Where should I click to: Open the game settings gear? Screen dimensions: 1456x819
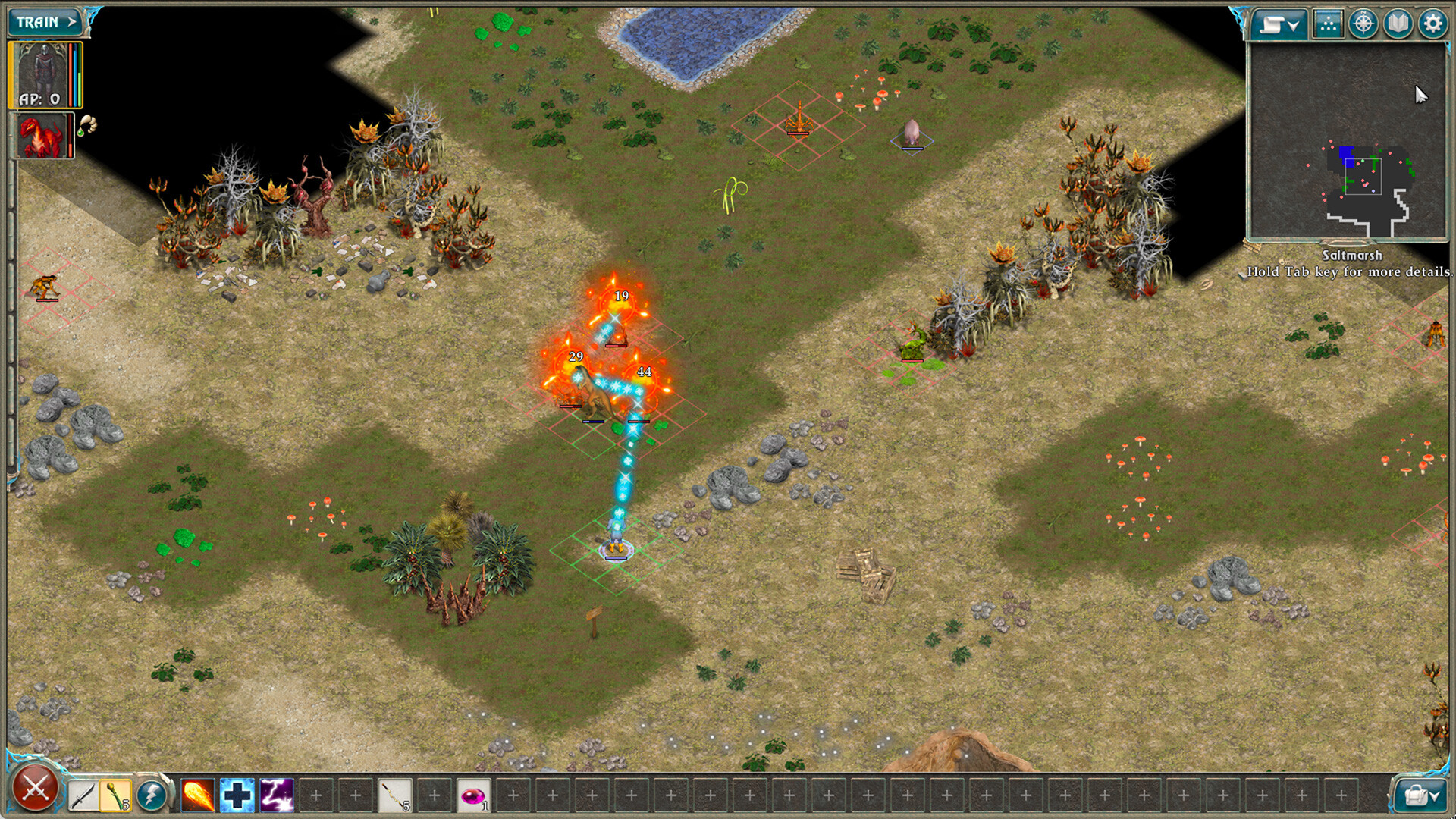pos(1432,23)
